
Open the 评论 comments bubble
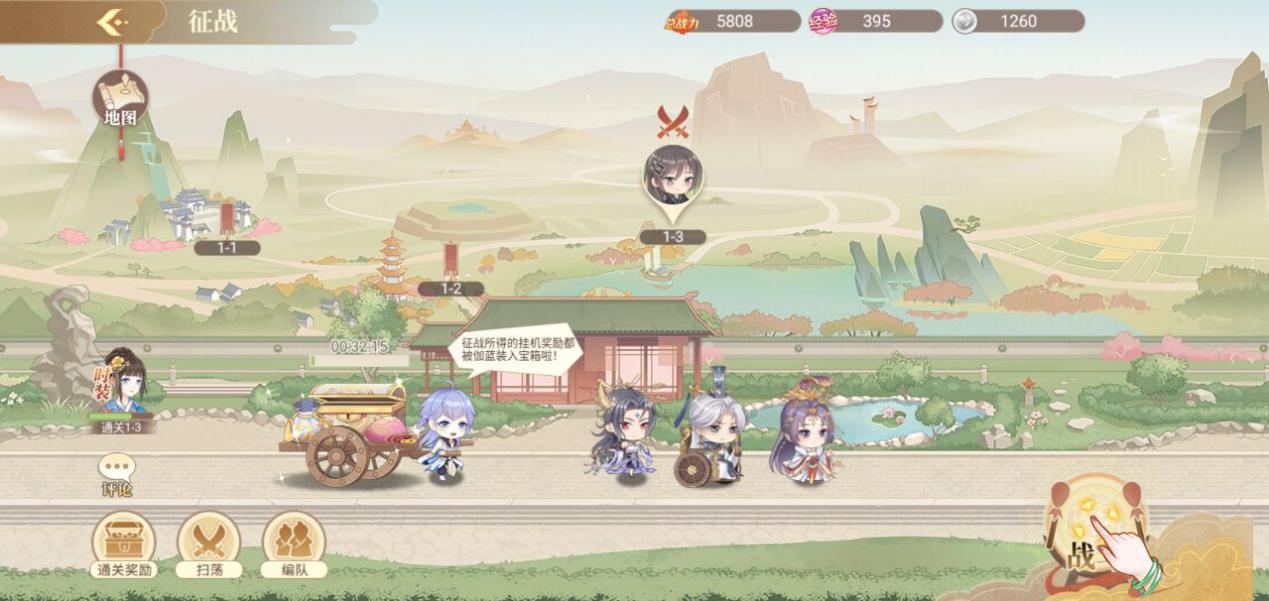[117, 474]
